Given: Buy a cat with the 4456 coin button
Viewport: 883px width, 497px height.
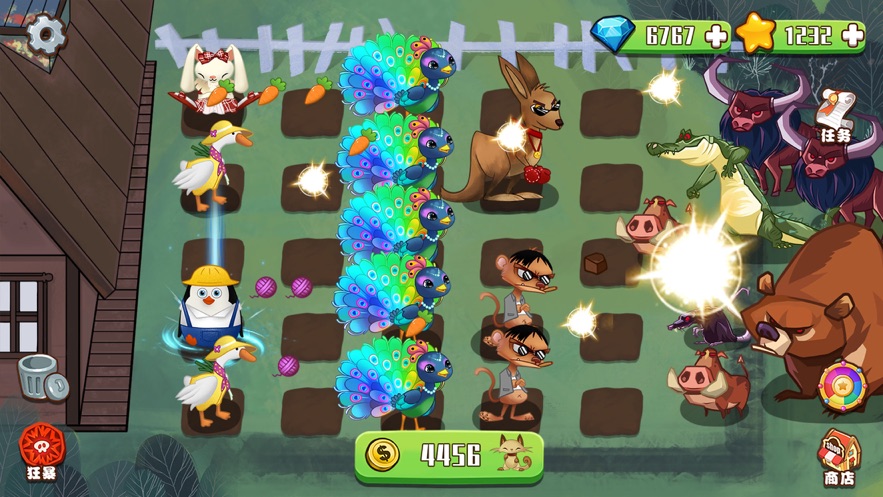Looking at the screenshot, I should pyautogui.click(x=449, y=455).
